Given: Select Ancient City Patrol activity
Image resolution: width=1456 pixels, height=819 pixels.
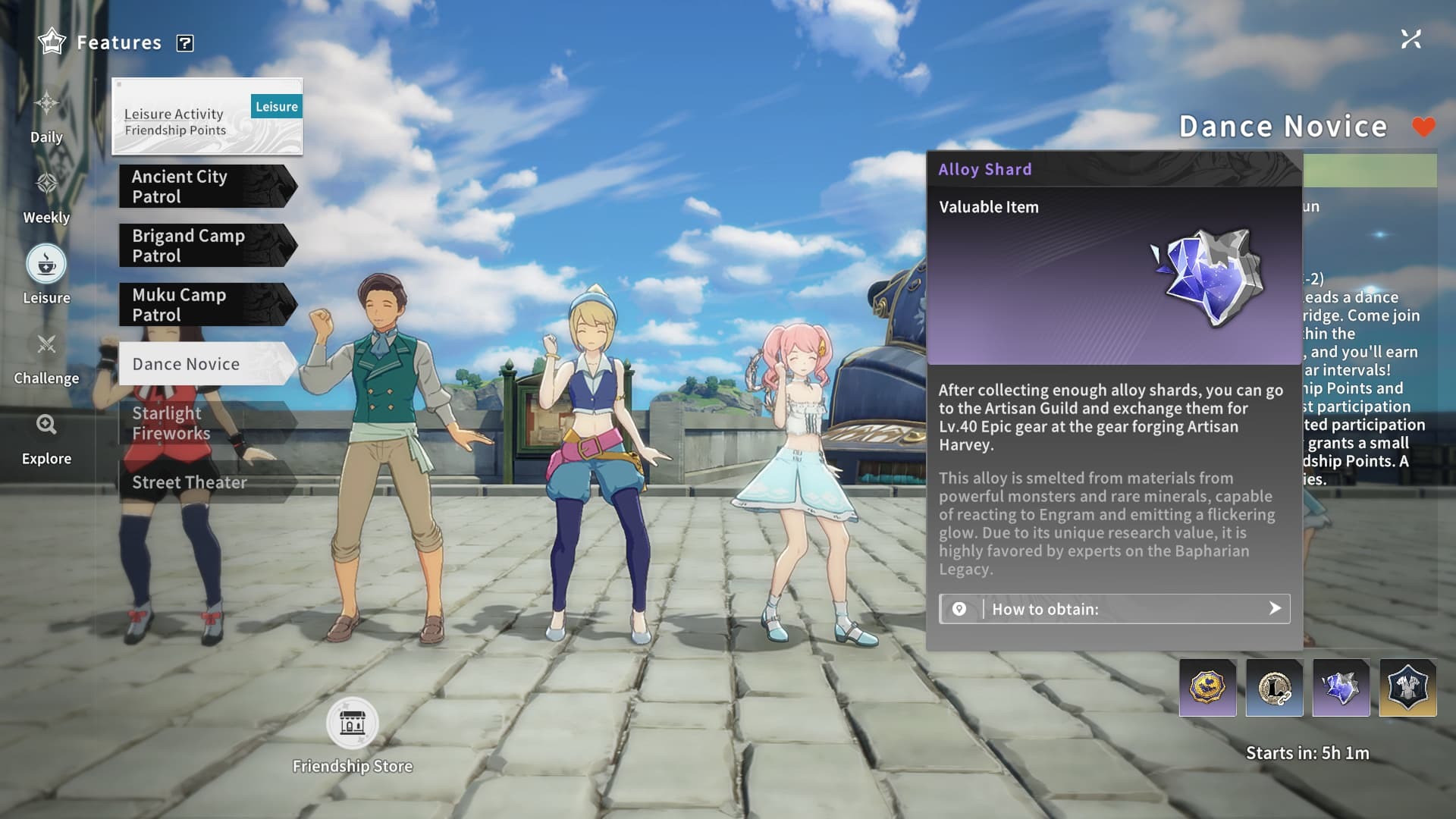Looking at the screenshot, I should pyautogui.click(x=205, y=187).
